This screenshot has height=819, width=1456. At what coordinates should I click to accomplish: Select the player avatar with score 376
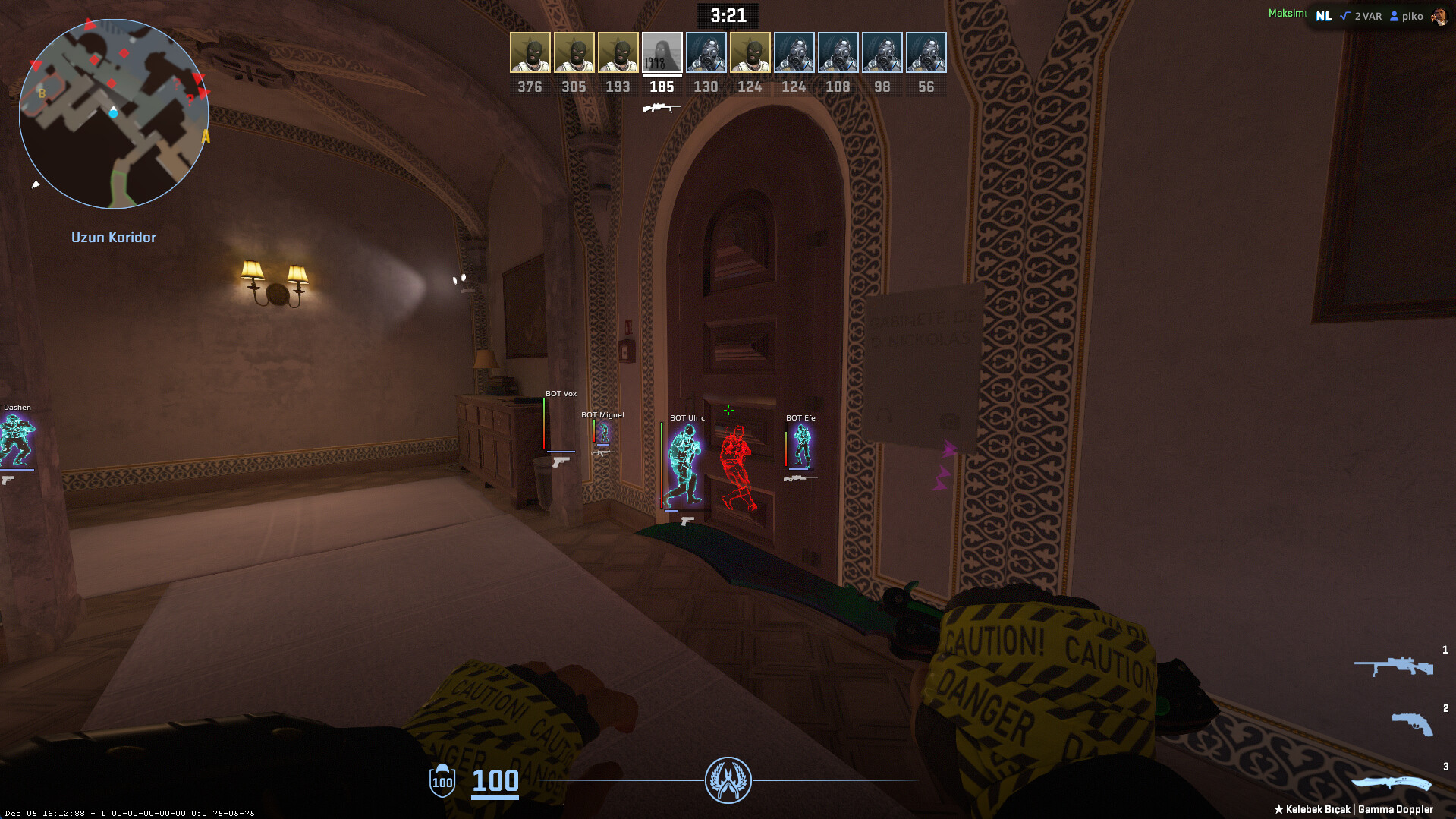point(530,52)
